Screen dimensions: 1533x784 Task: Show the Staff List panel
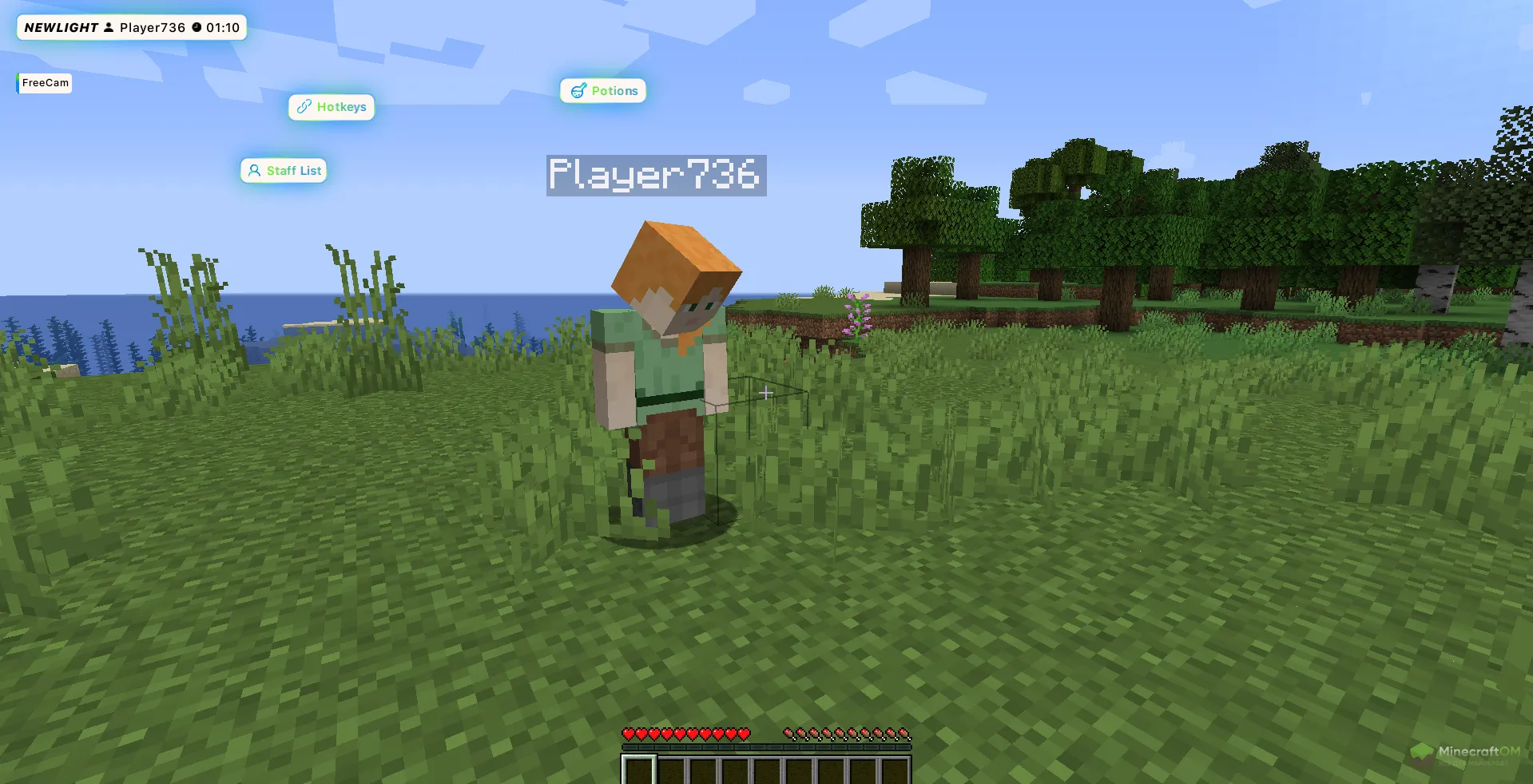(284, 171)
